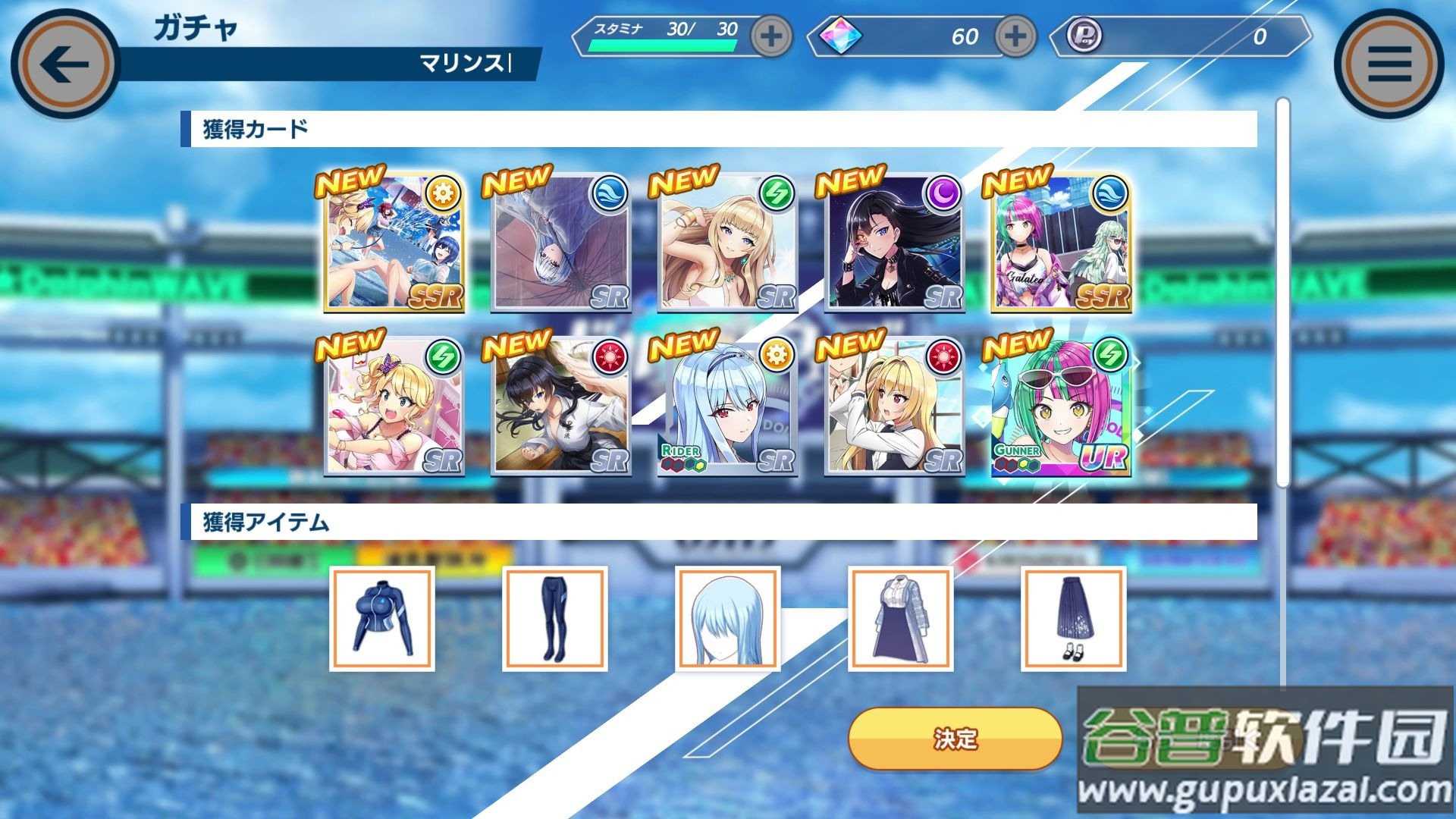Add gems with the plus button
The image size is (1456, 819).
[1015, 36]
